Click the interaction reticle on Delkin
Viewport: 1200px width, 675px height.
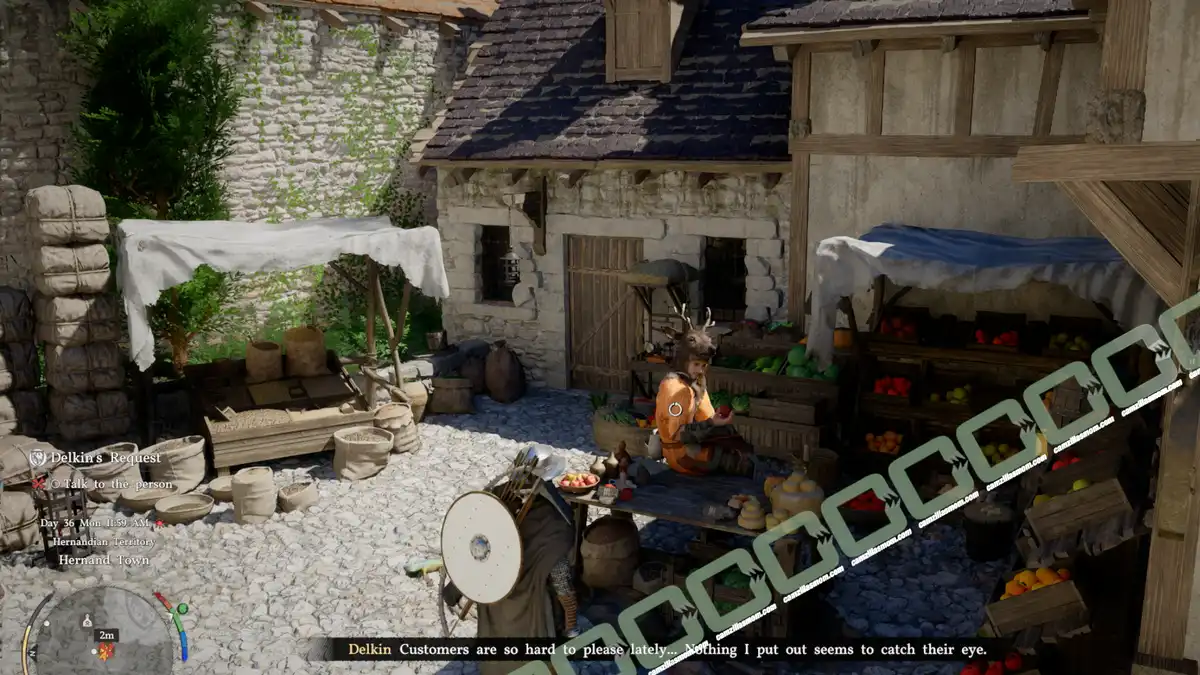[675, 408]
